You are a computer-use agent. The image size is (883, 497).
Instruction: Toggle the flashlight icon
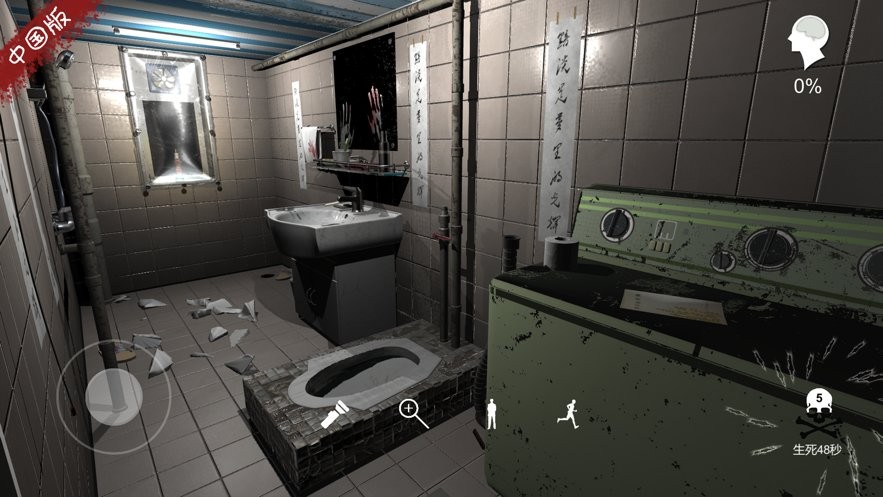coord(333,414)
